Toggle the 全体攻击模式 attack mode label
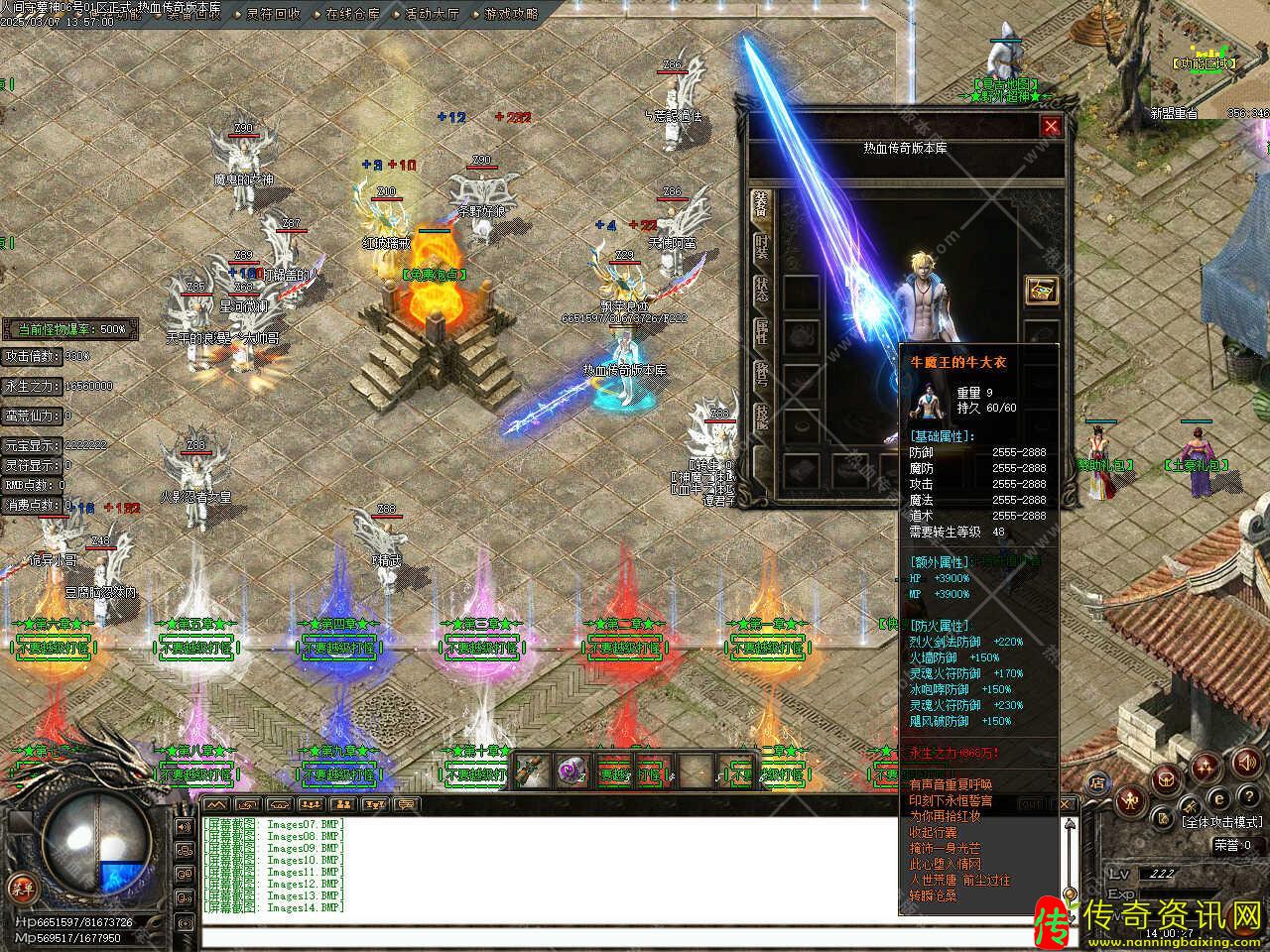 (x=1221, y=822)
